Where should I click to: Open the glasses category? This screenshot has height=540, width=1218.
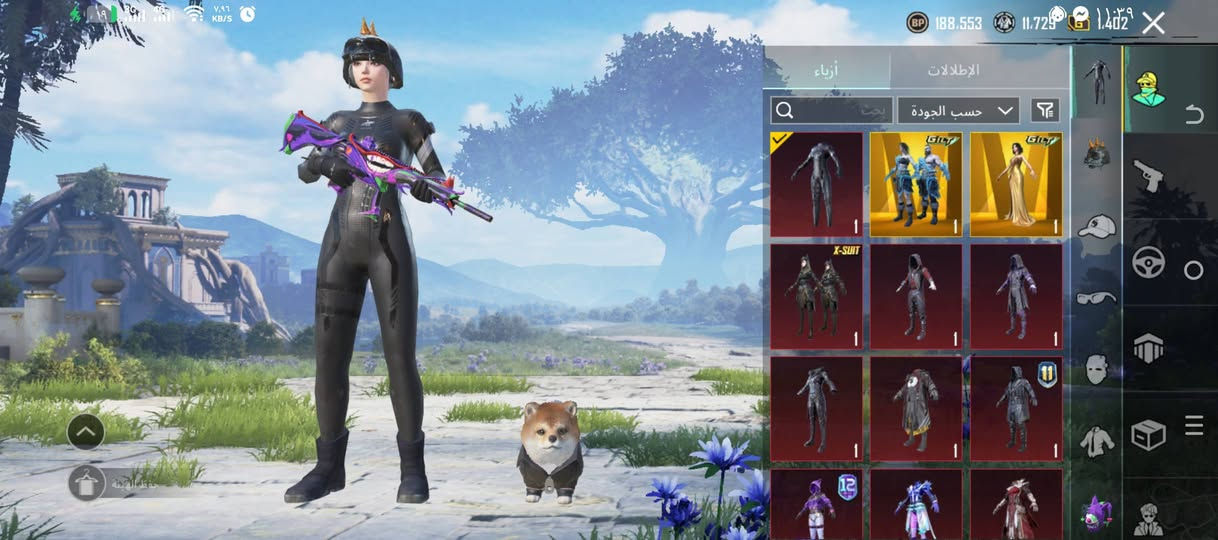tap(1096, 297)
